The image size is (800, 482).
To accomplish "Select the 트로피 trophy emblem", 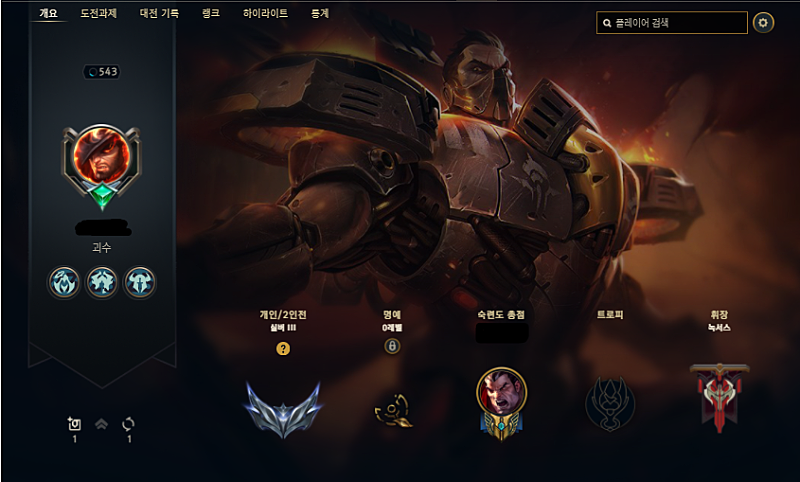I will pos(610,405).
